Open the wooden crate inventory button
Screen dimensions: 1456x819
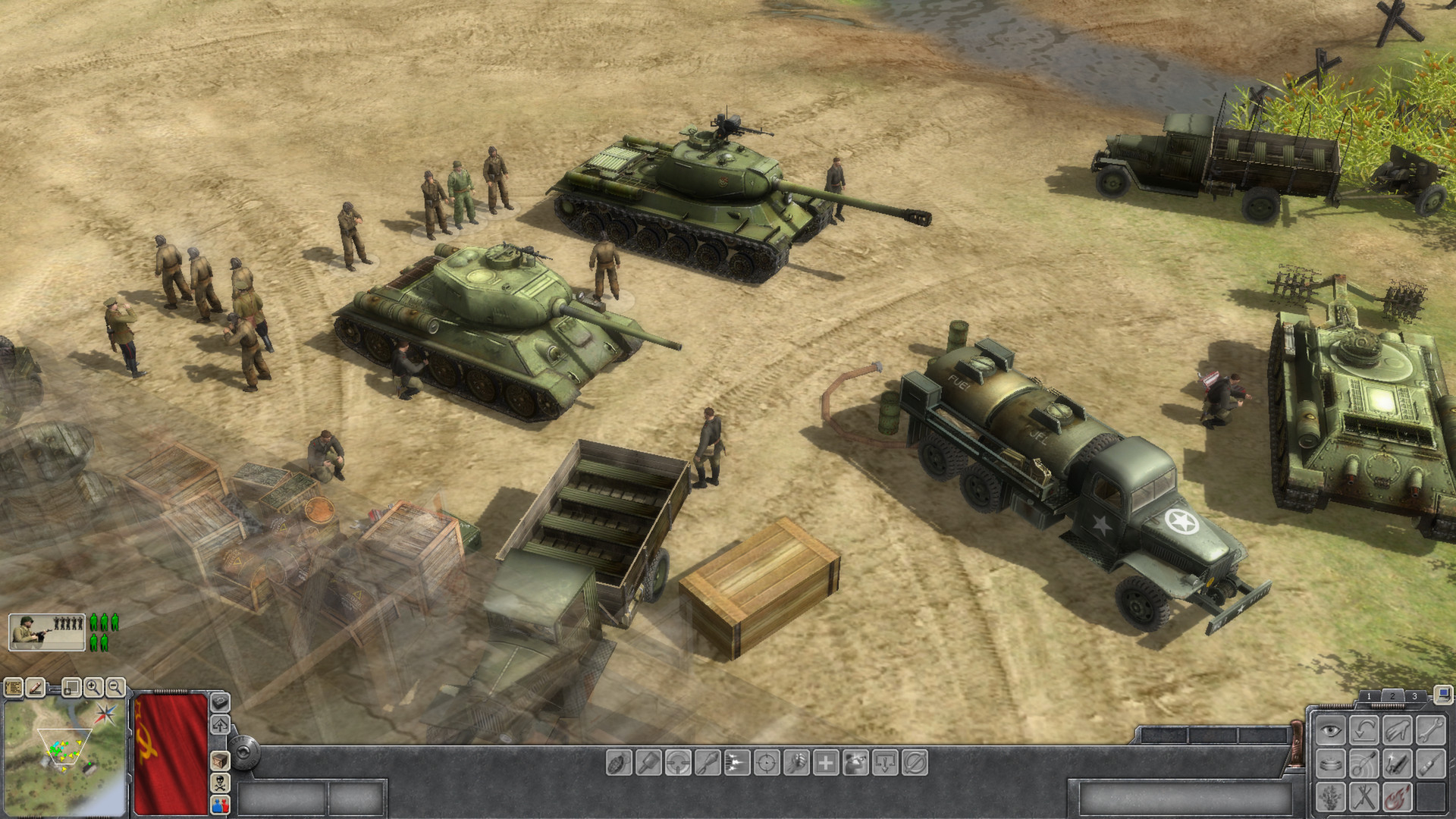click(219, 761)
